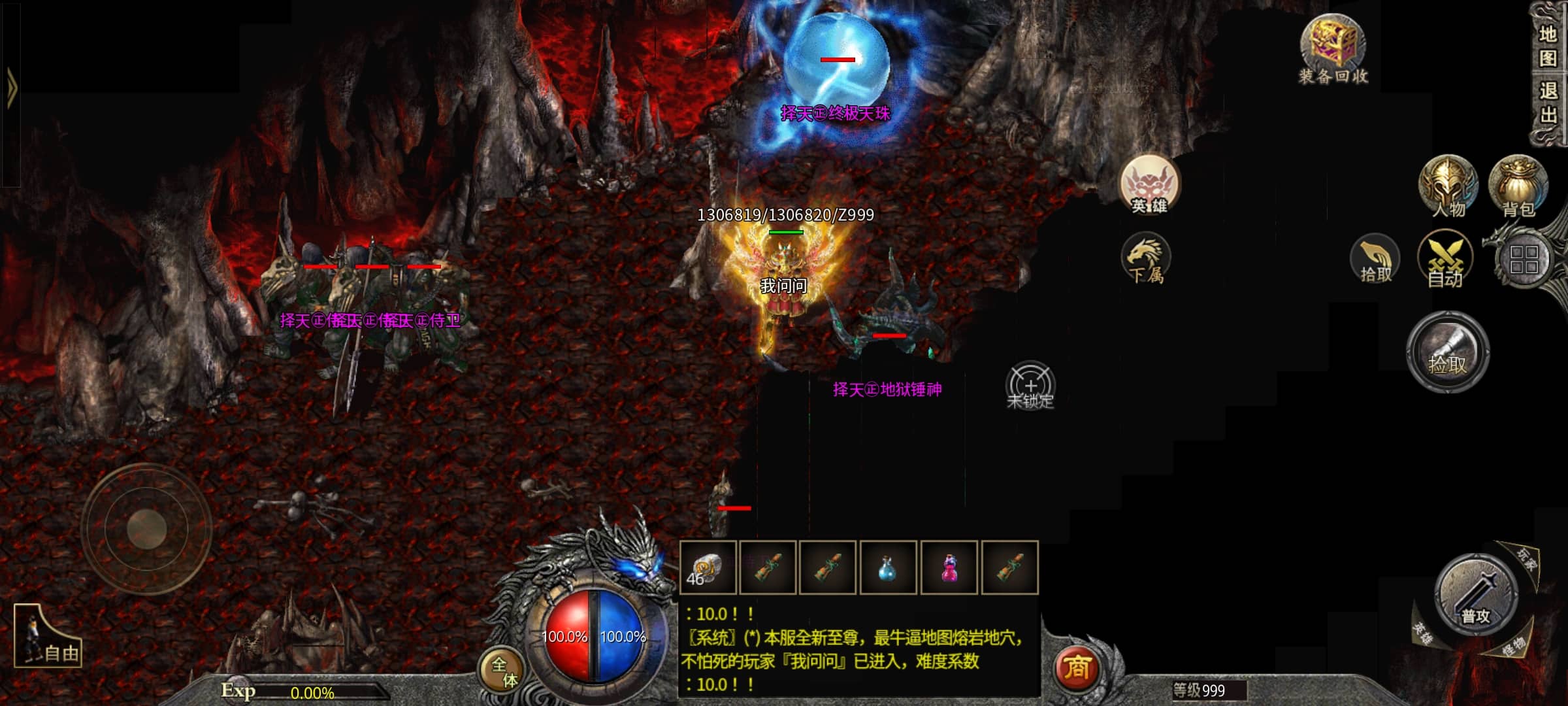1568x706 pixels.
Task: Use the 普攻 basic attack button
Action: coord(1475,596)
